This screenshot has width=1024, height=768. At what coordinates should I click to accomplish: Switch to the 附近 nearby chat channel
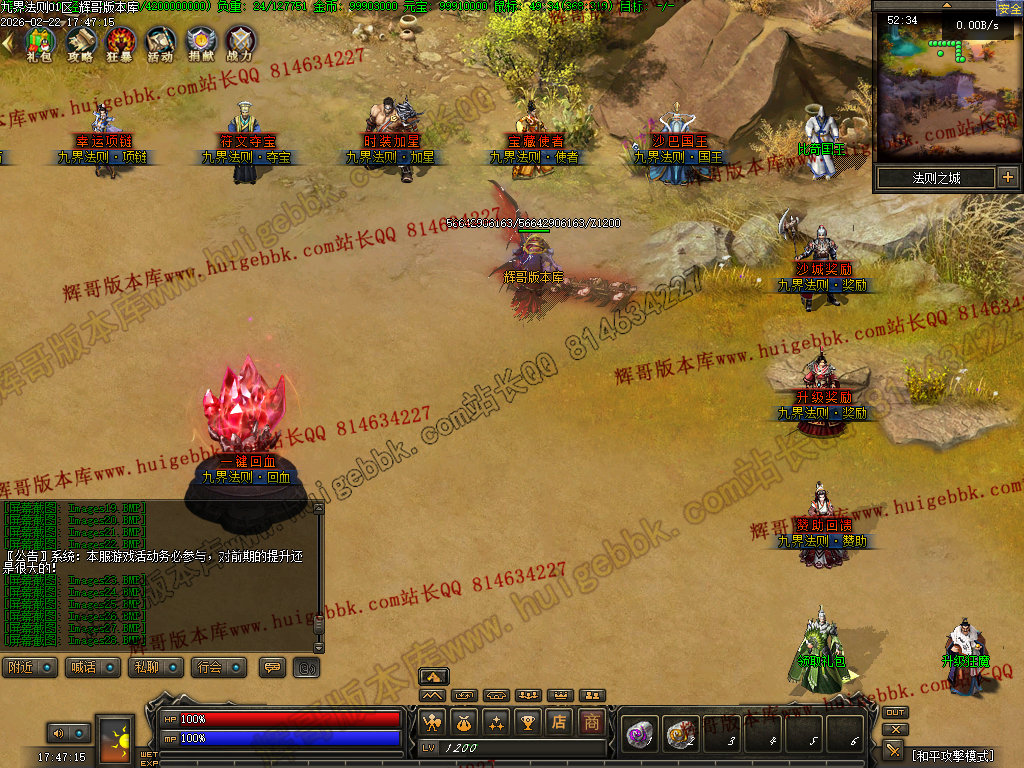pyautogui.click(x=29, y=667)
